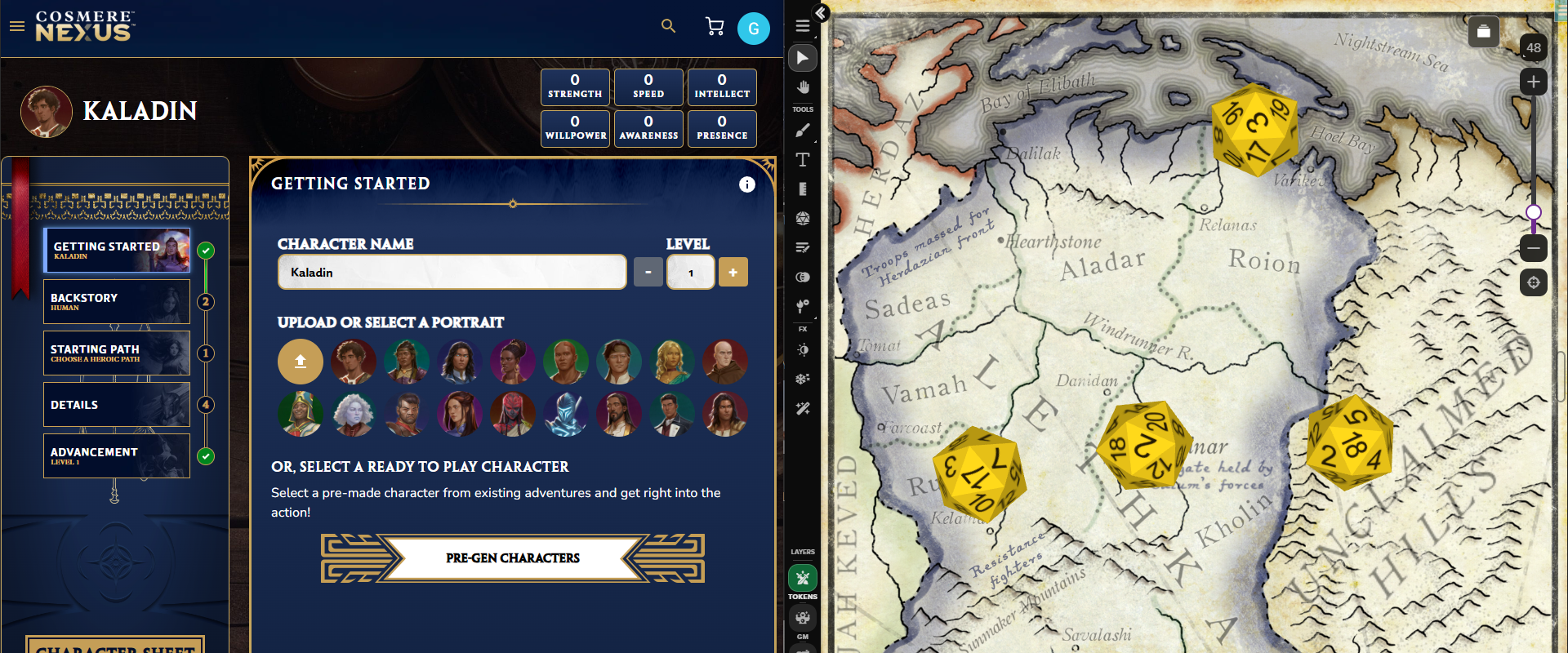Click the snowflake weather FX icon
1568x653 pixels.
pyautogui.click(x=803, y=378)
